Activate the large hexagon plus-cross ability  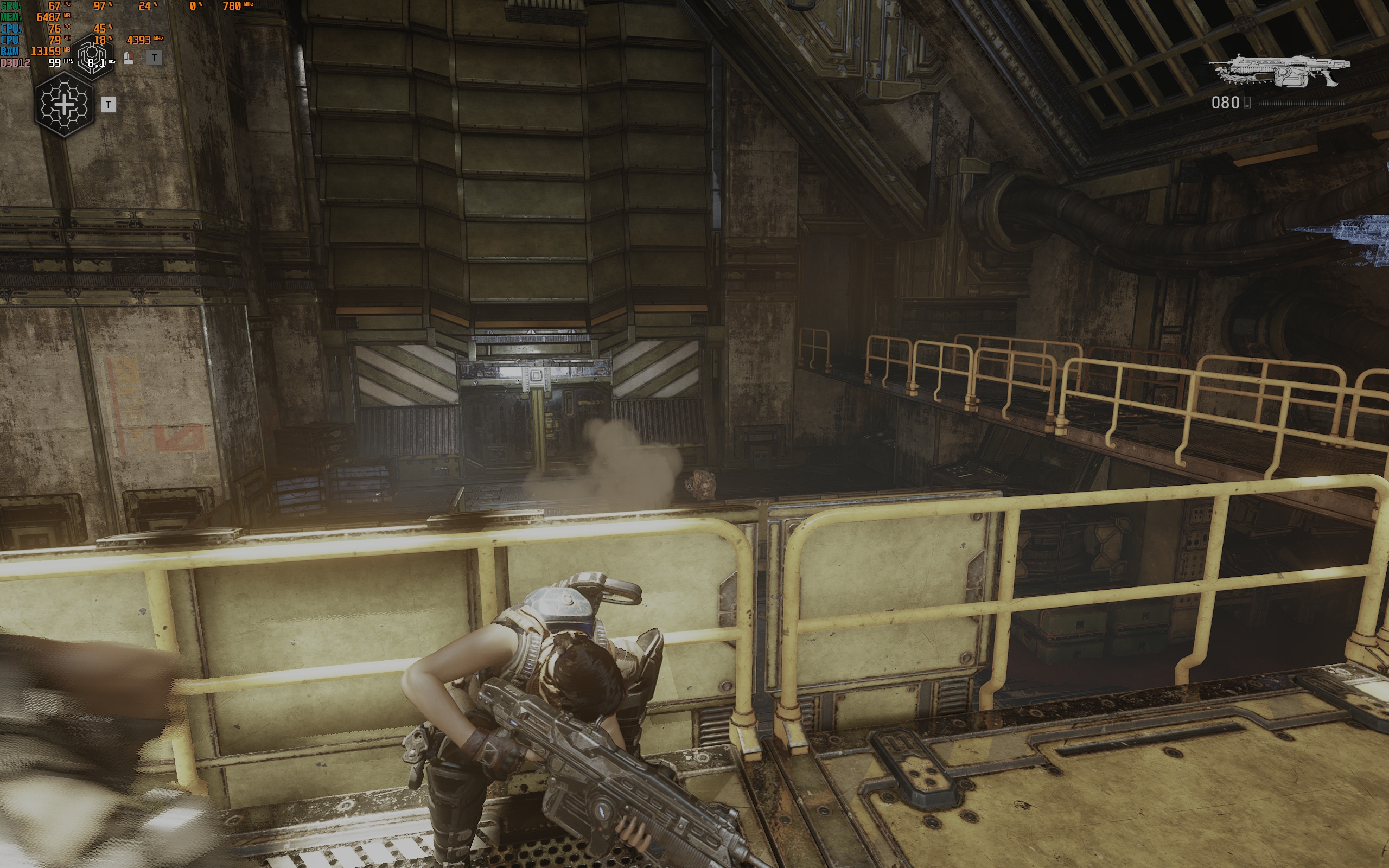click(x=64, y=105)
